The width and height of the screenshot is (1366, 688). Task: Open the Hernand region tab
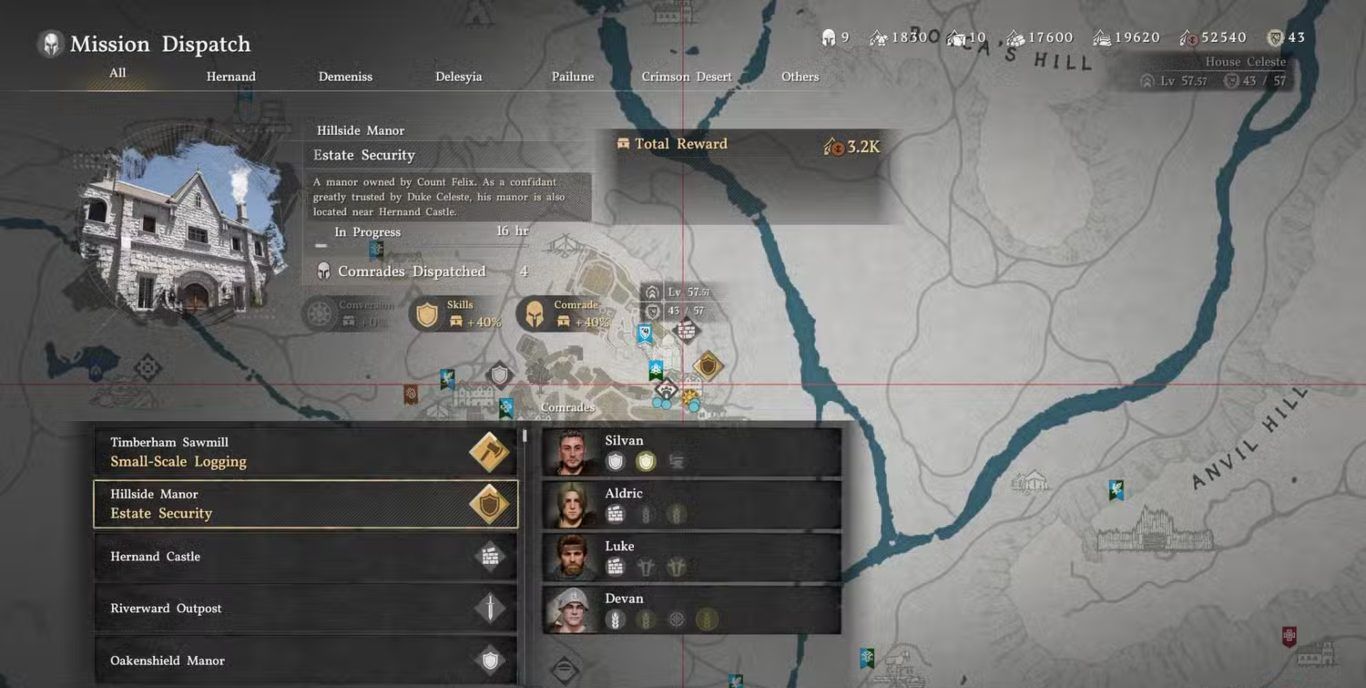(231, 77)
